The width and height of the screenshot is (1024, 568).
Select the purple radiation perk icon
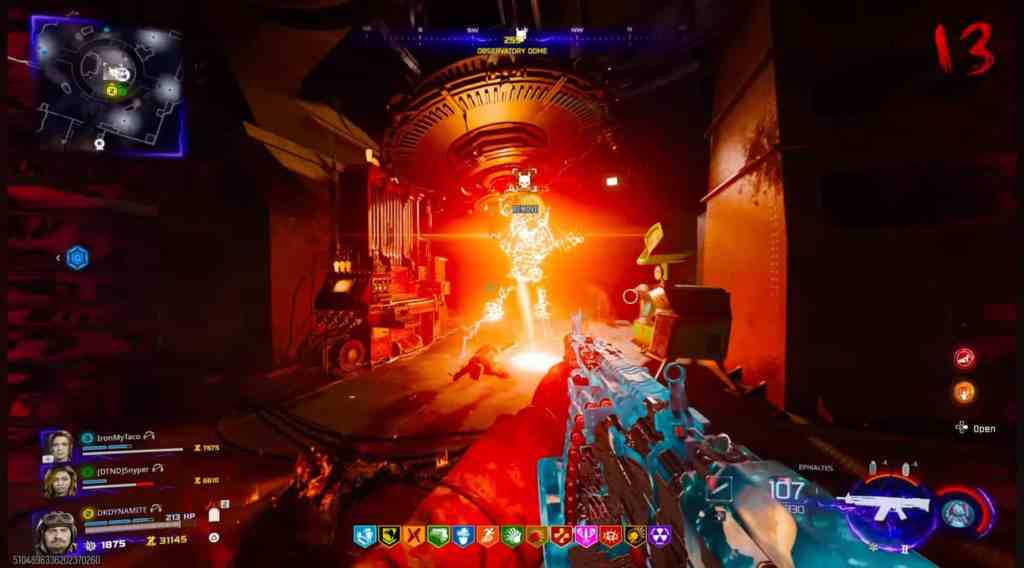(659, 536)
